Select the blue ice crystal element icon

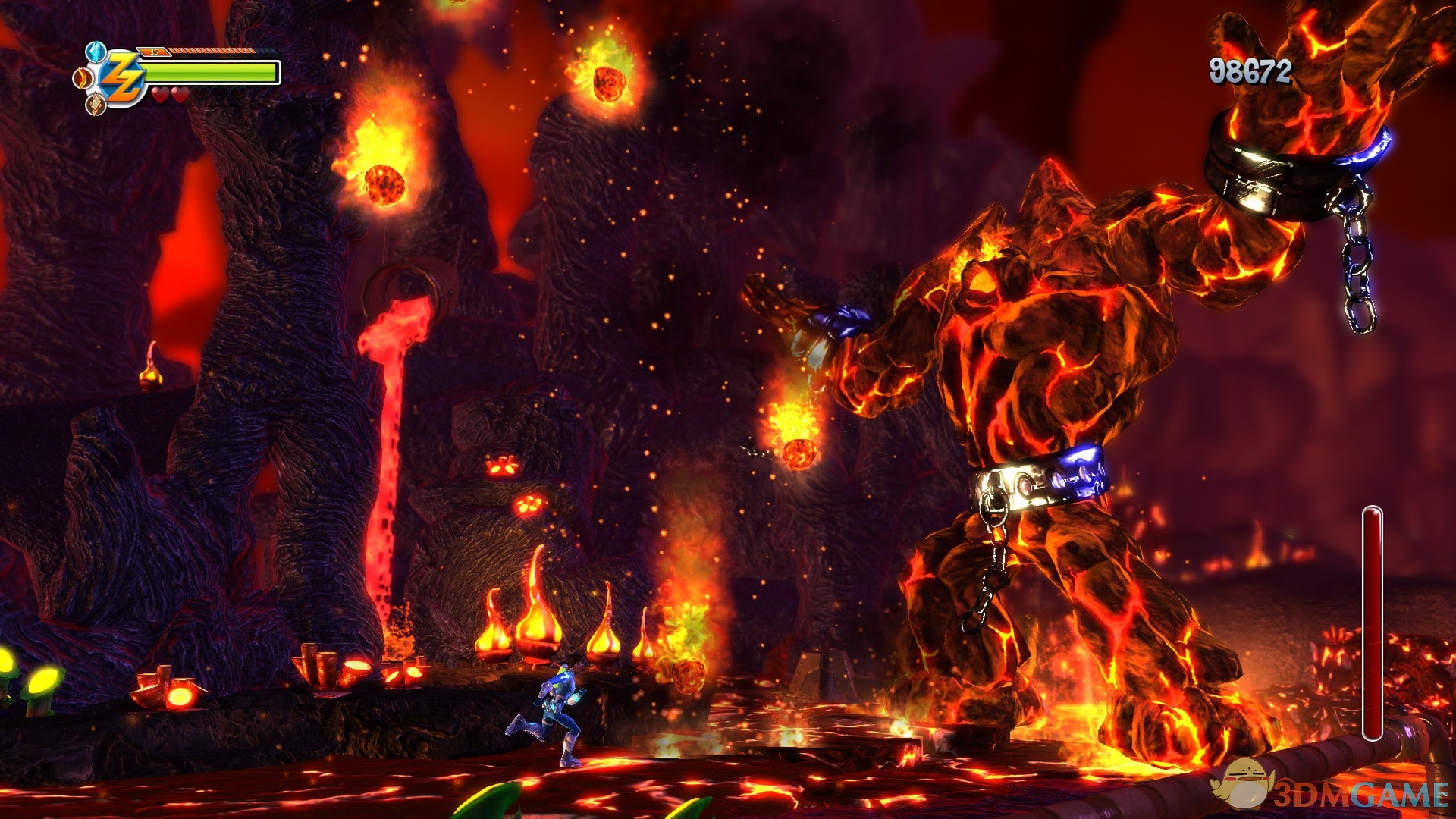coord(94,52)
